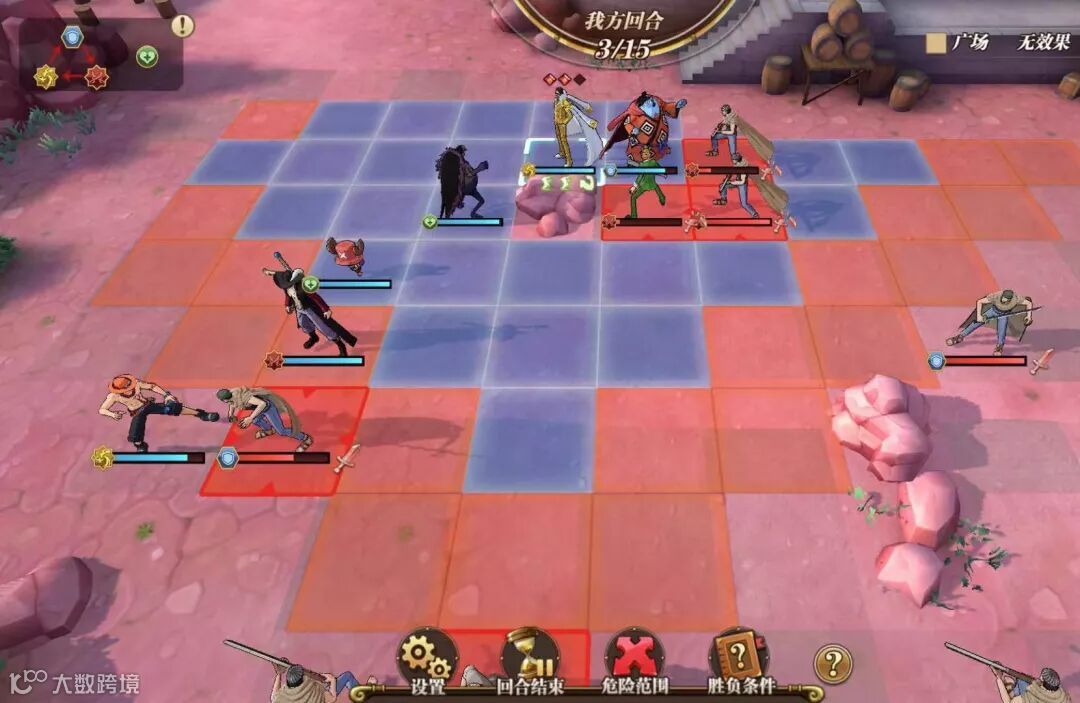Toggle the 危险范围 danger range display
Image resolution: width=1080 pixels, height=703 pixels.
(x=636, y=658)
